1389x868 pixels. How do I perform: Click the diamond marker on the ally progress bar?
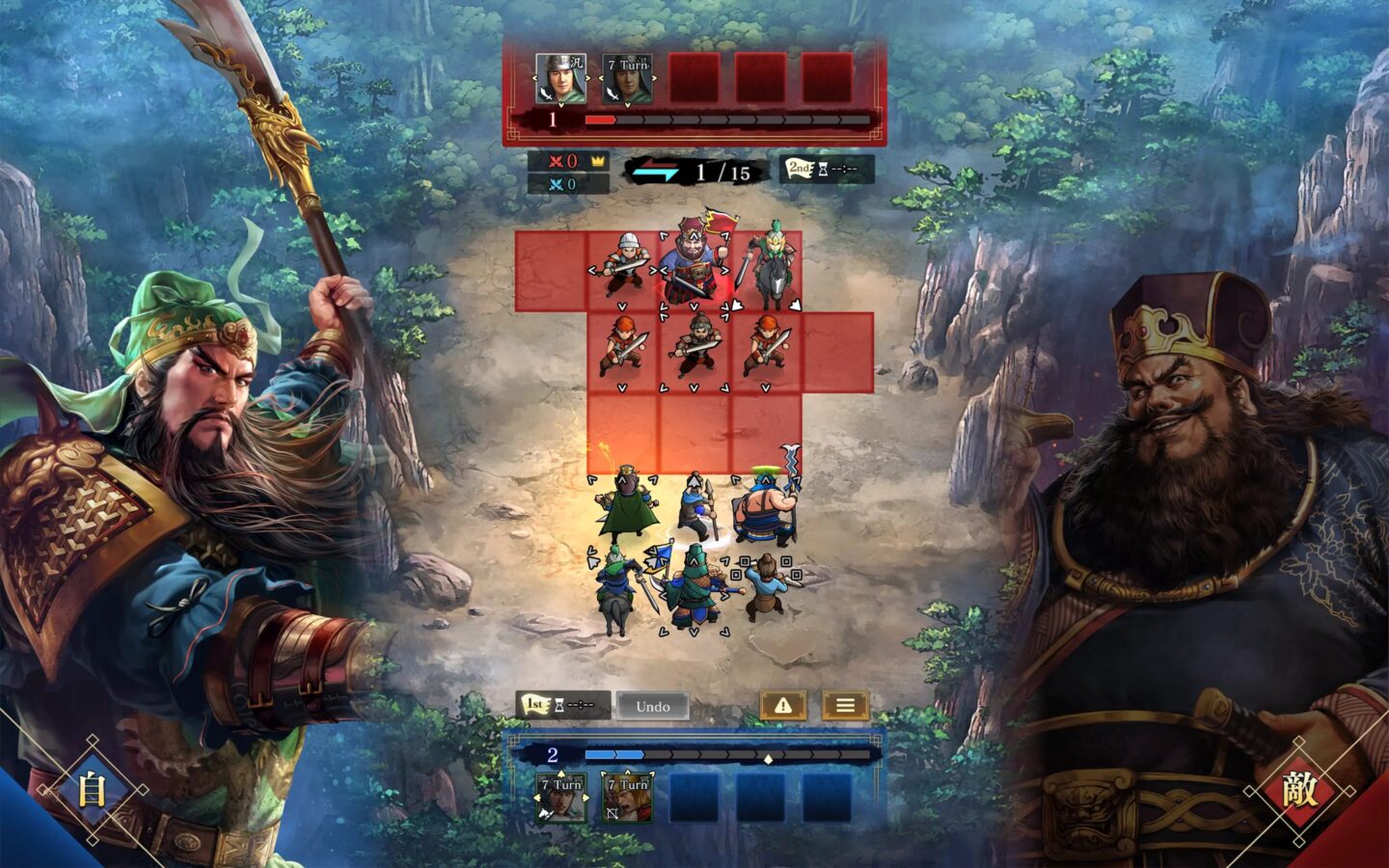[767, 759]
